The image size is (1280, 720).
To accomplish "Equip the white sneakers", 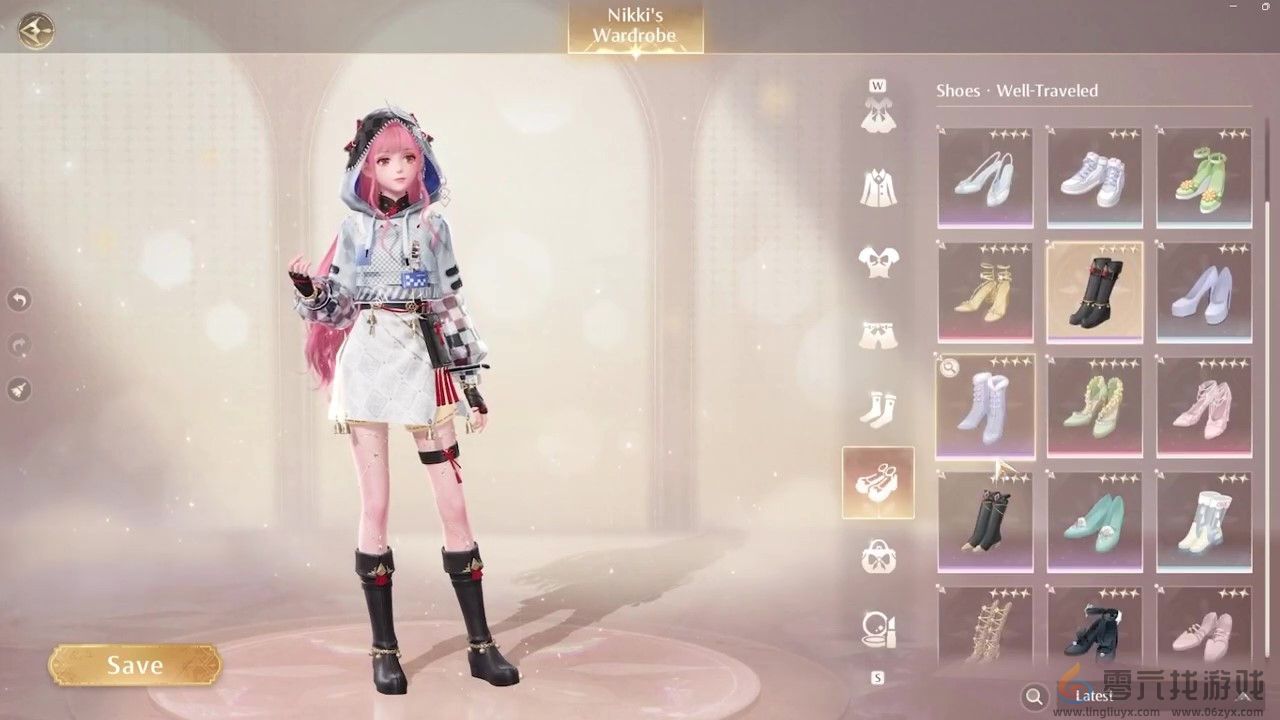I will pyautogui.click(x=1094, y=177).
